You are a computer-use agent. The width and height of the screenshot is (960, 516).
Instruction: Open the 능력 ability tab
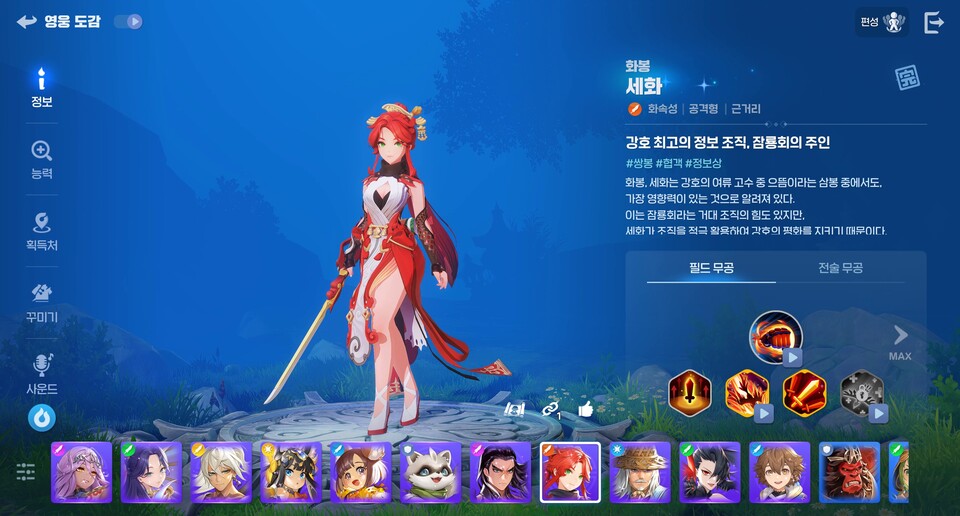[41, 160]
